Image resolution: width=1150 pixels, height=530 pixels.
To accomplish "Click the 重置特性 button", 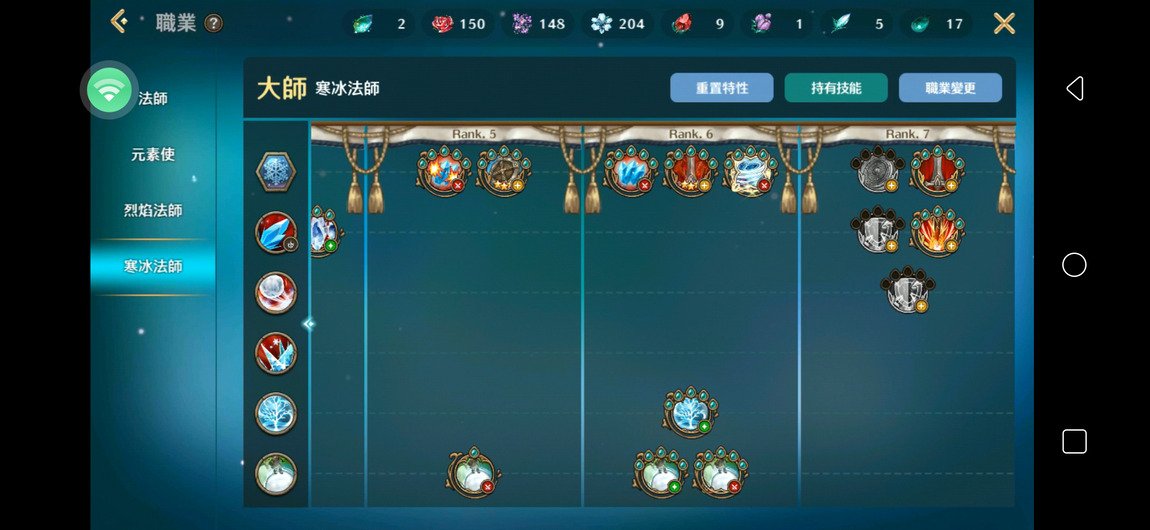I will coord(722,88).
